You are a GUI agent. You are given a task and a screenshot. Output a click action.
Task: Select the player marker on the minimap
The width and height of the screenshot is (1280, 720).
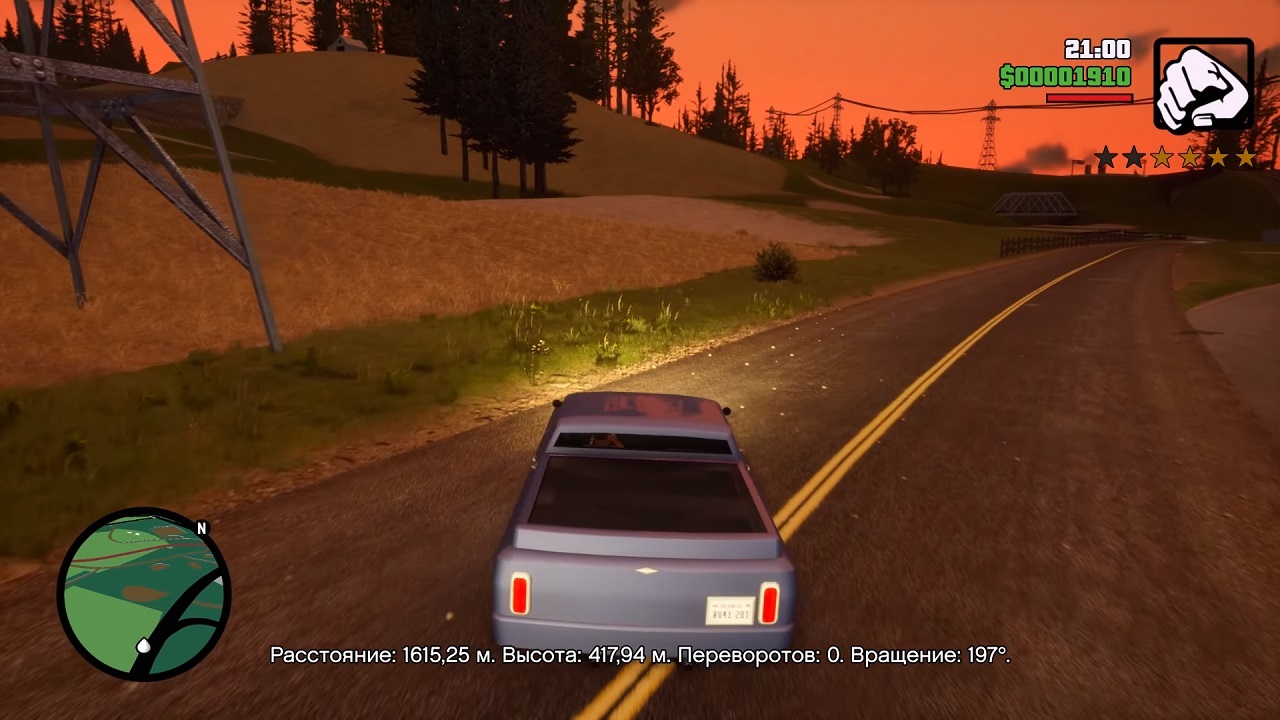pyautogui.click(x=144, y=646)
